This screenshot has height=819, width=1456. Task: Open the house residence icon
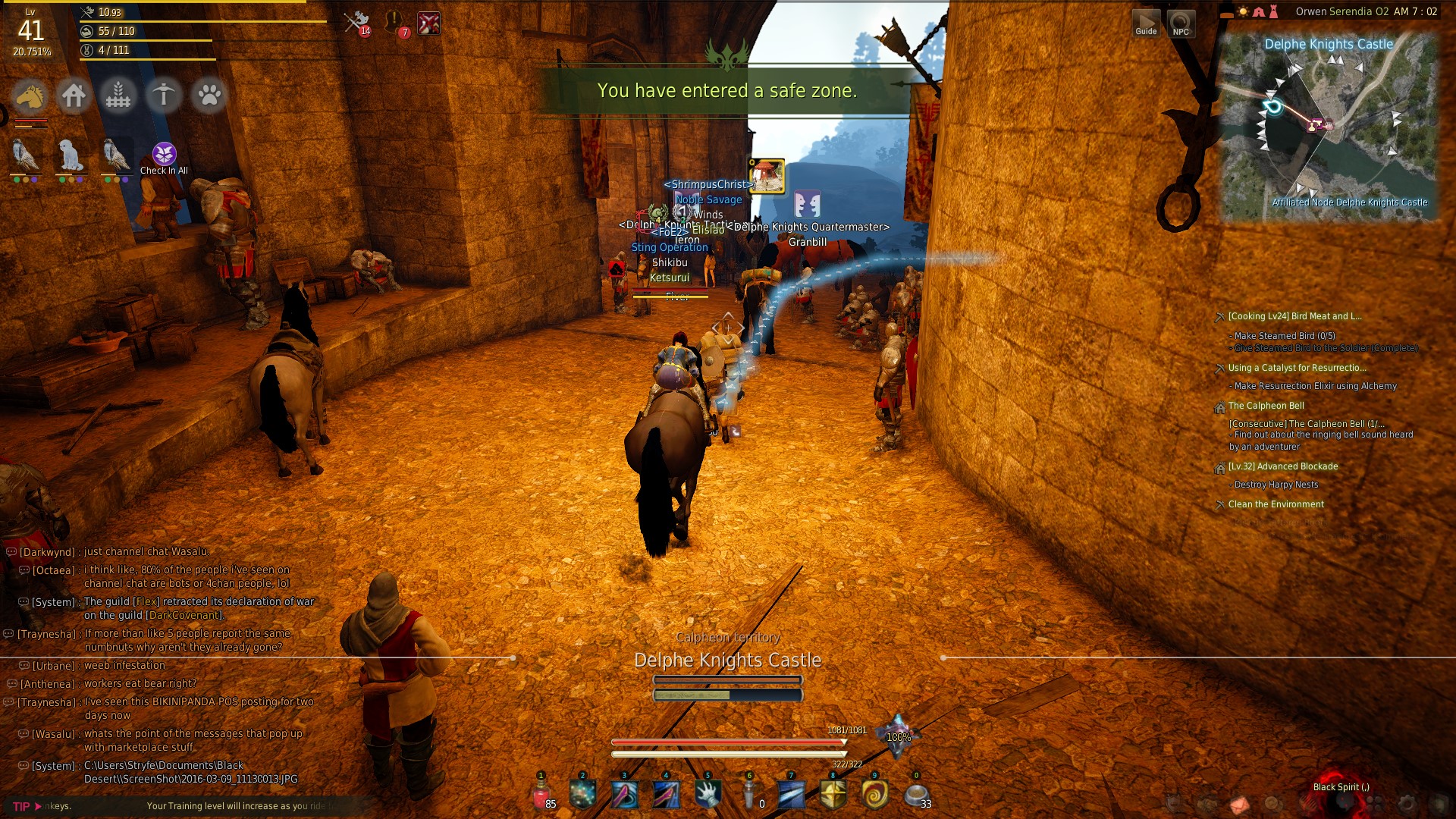click(74, 96)
